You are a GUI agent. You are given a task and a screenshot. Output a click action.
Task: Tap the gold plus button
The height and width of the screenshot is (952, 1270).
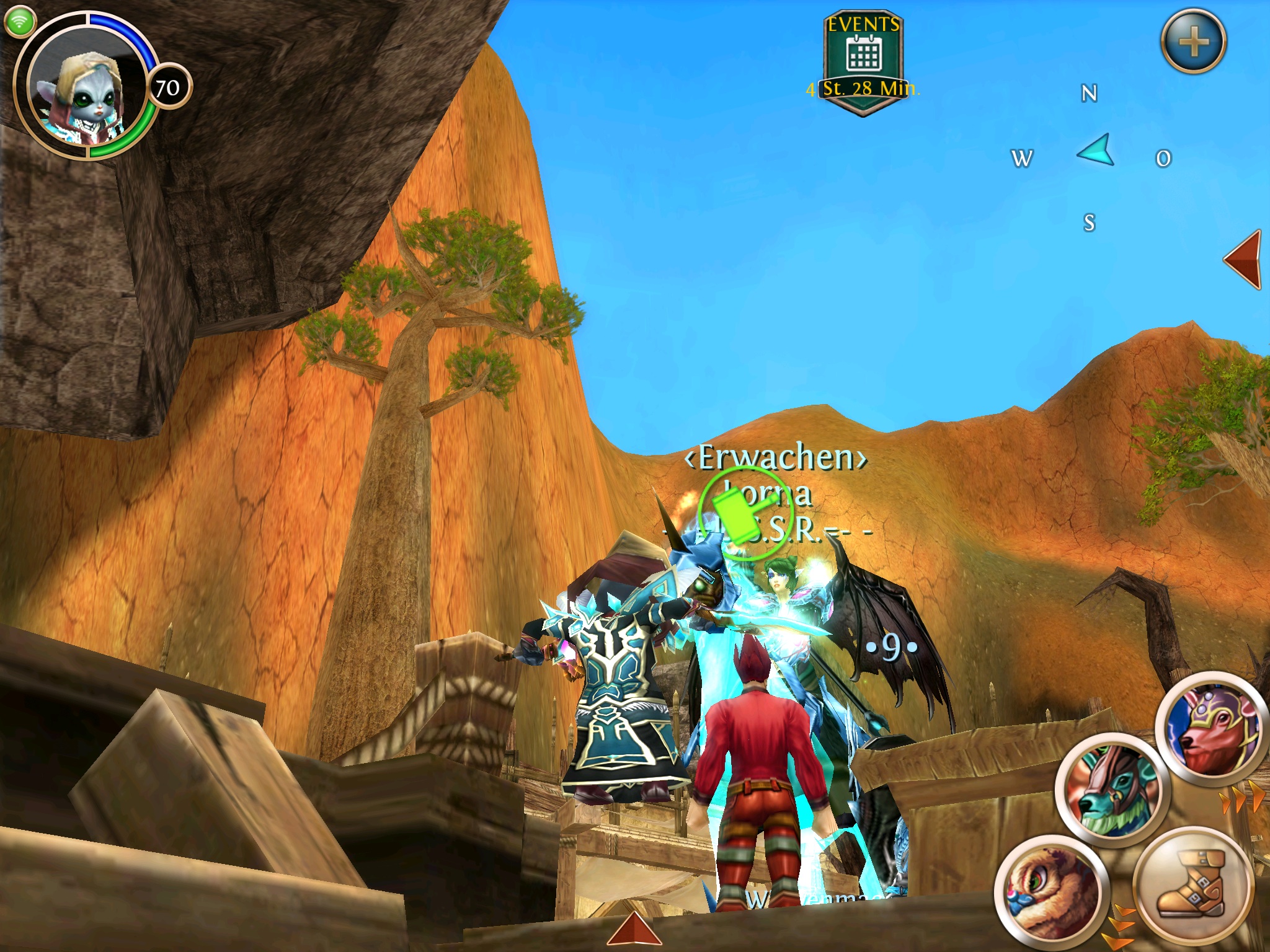point(1193,43)
